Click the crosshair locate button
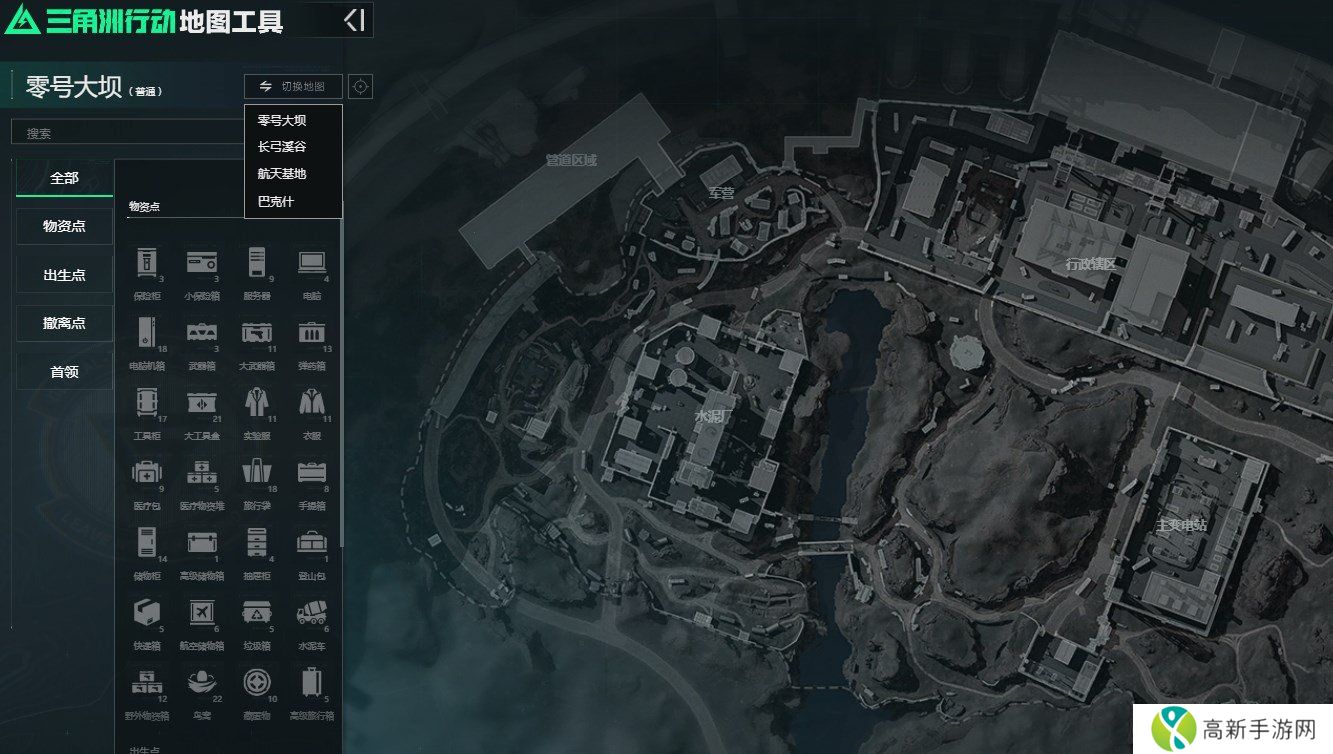This screenshot has height=754, width=1333. point(361,87)
